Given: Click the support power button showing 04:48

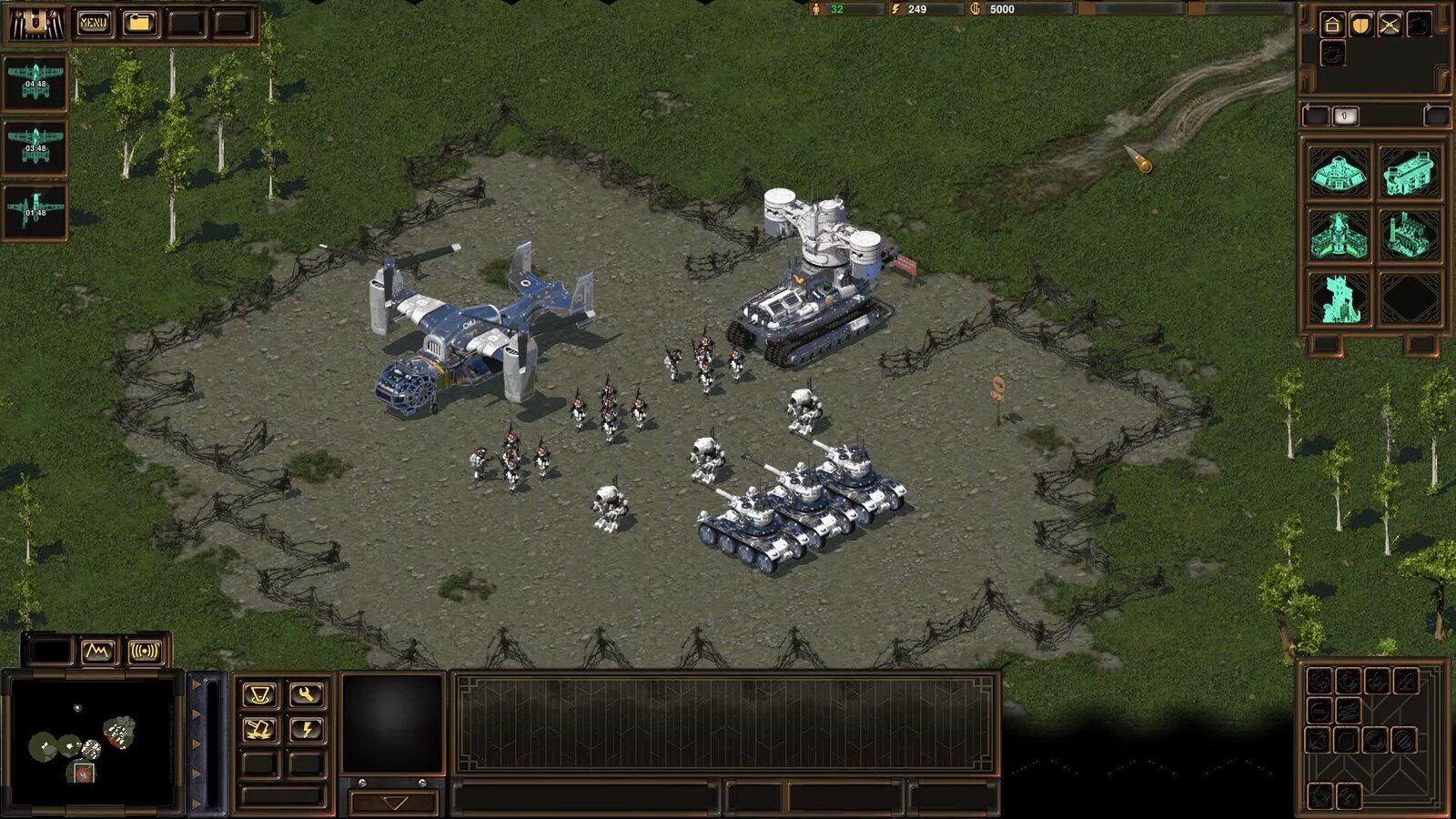Looking at the screenshot, I should pyautogui.click(x=35, y=82).
